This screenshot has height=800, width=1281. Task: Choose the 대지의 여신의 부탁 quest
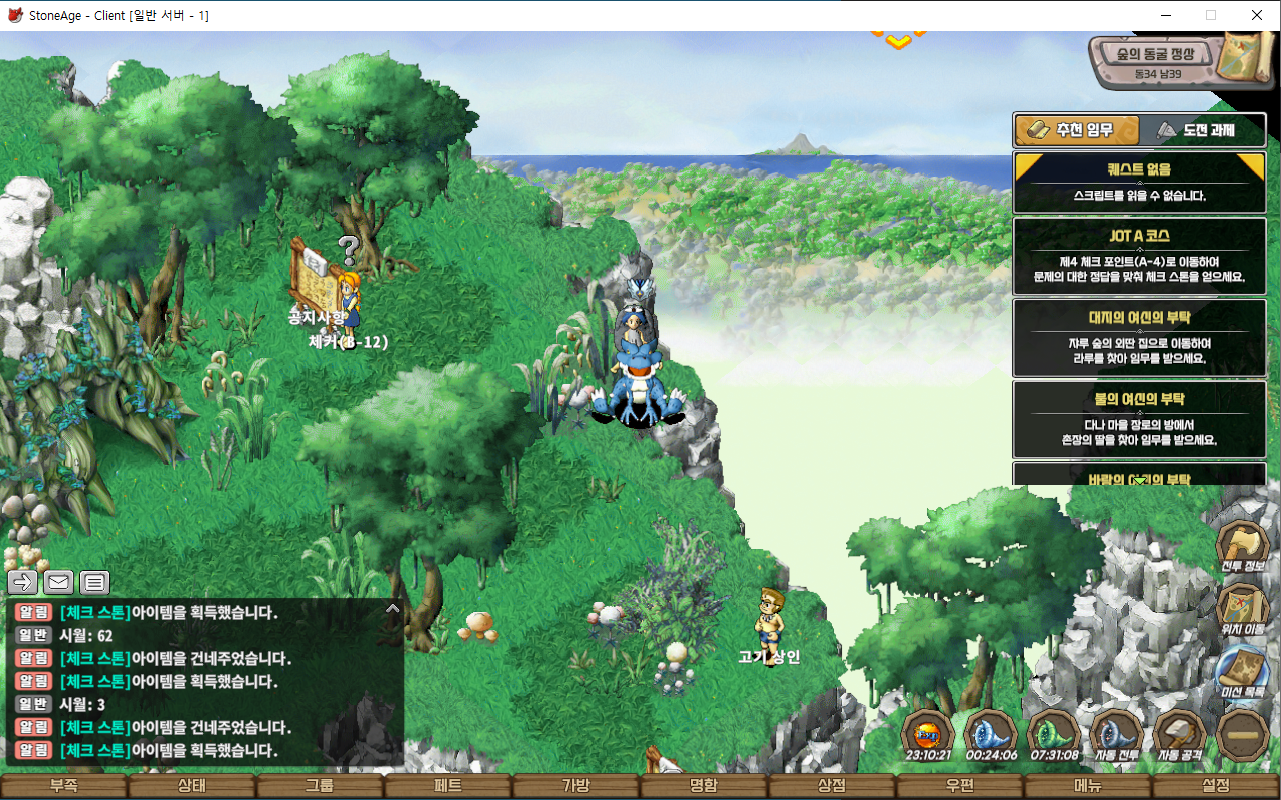pos(1139,337)
